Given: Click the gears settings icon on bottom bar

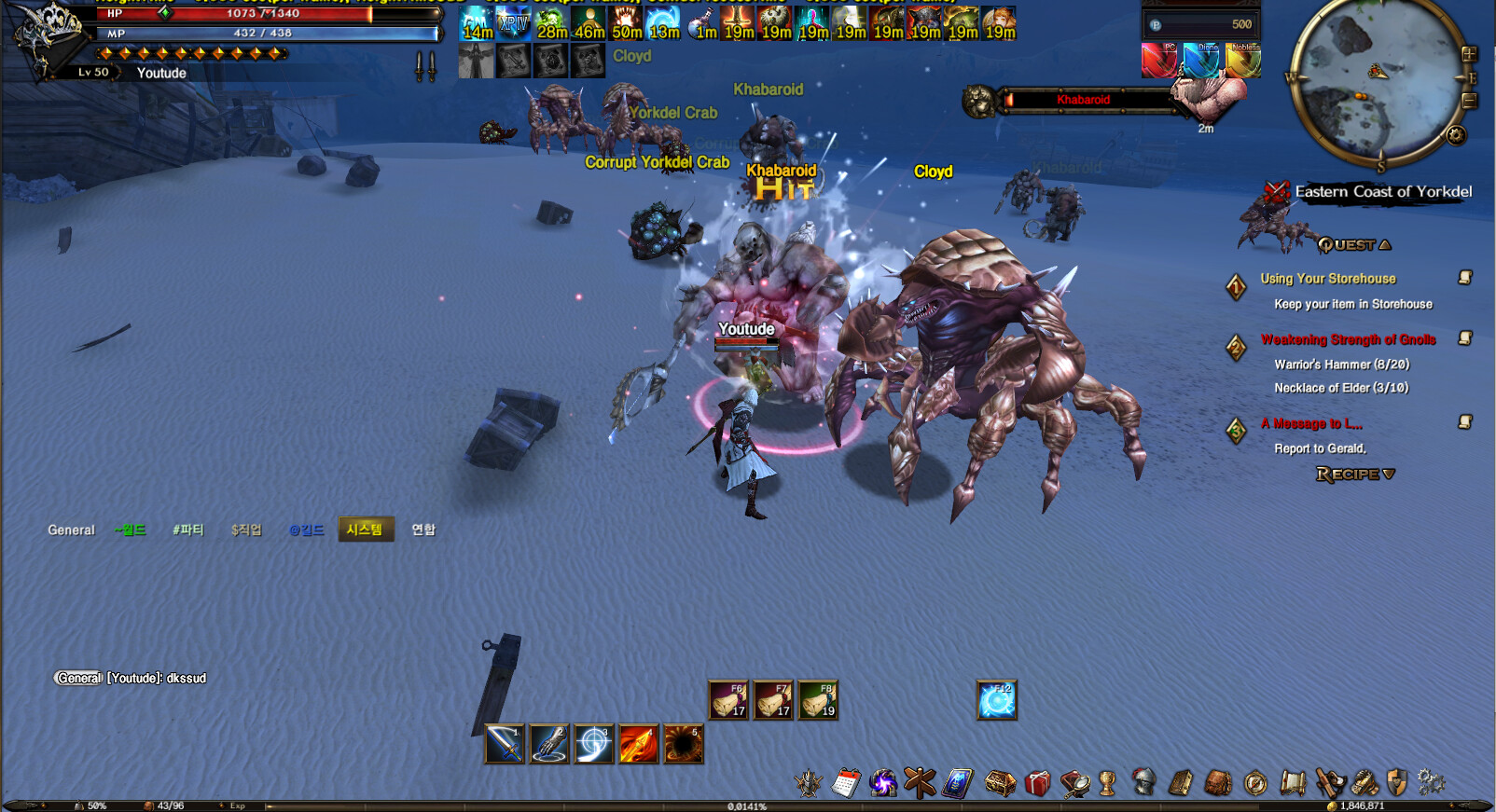Looking at the screenshot, I should (1428, 783).
